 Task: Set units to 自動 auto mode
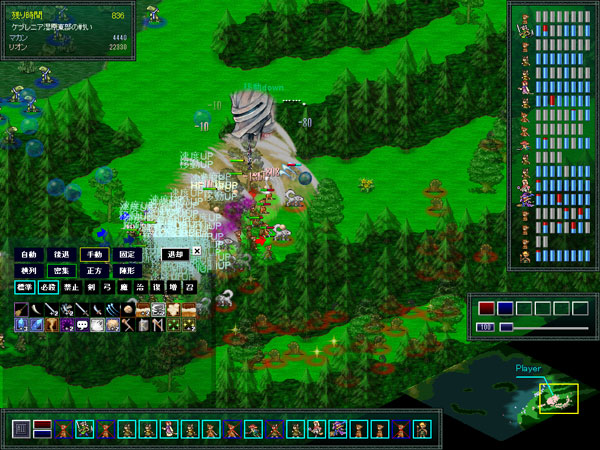[27, 254]
